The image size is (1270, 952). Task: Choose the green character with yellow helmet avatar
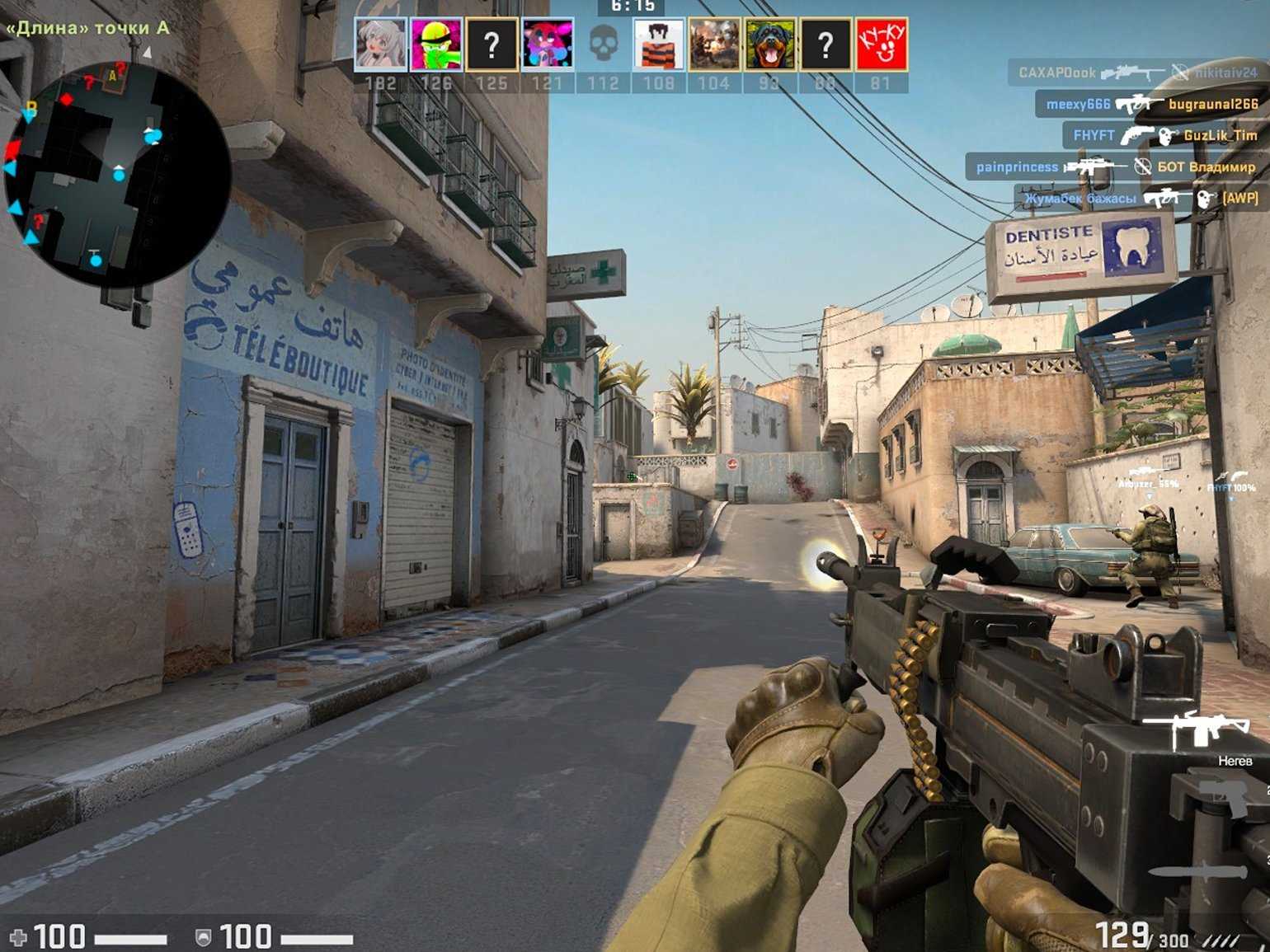436,44
